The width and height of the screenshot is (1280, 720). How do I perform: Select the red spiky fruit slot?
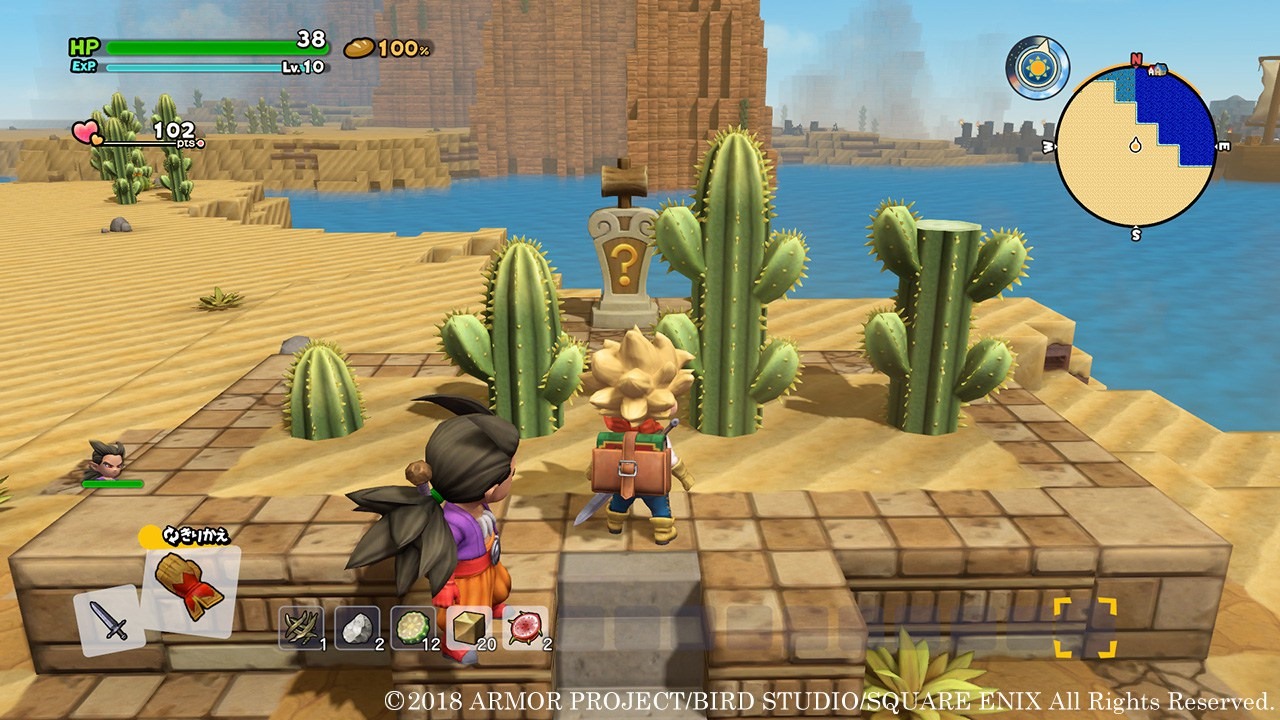pyautogui.click(x=525, y=627)
